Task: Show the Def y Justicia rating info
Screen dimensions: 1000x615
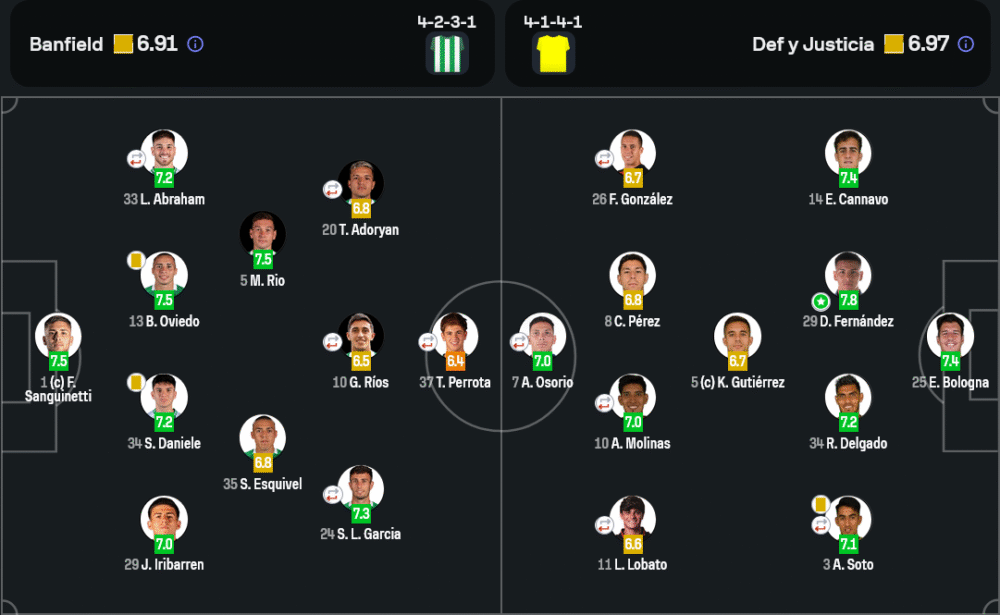Action: tap(965, 44)
